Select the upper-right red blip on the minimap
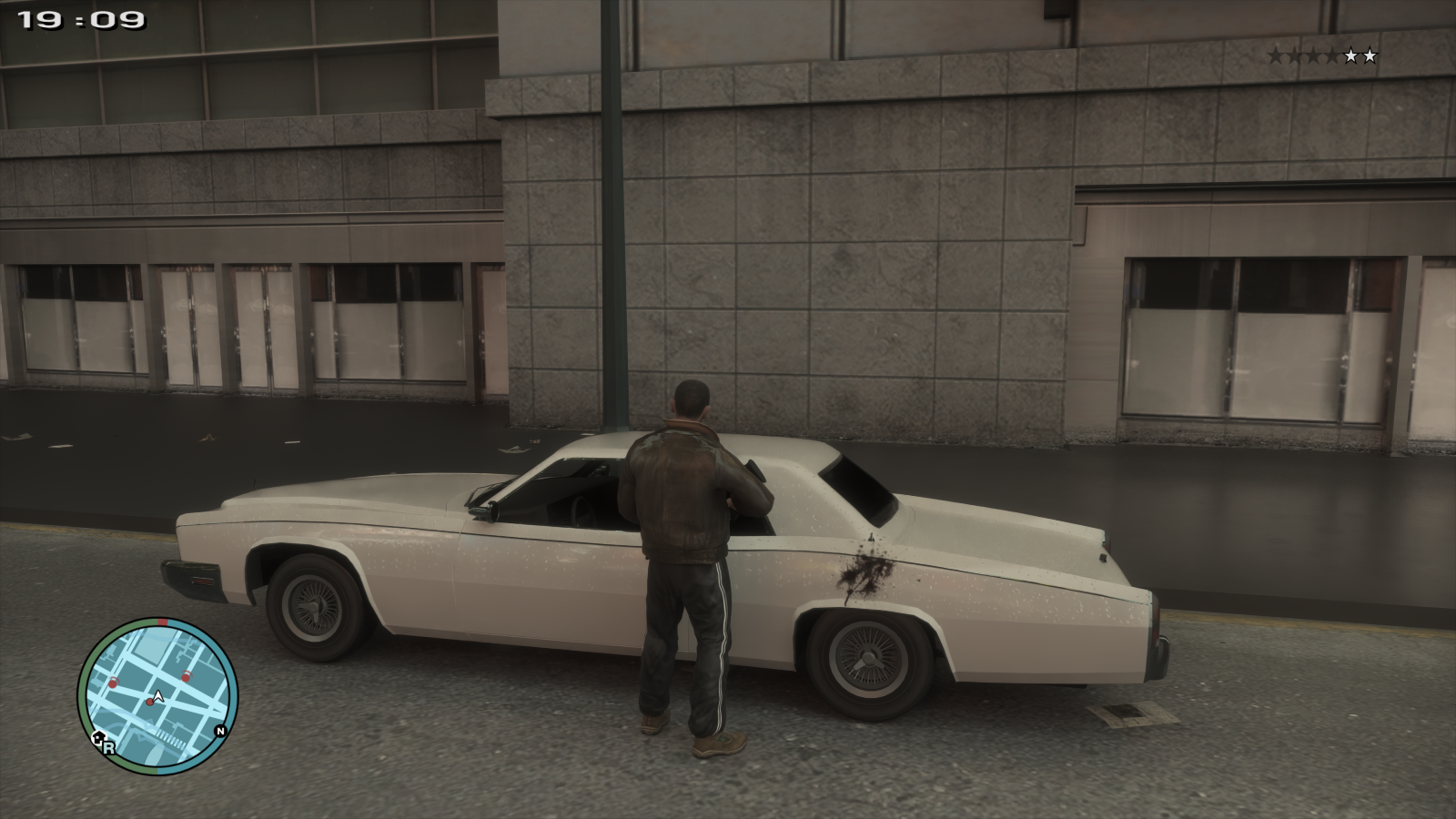 [x=186, y=677]
